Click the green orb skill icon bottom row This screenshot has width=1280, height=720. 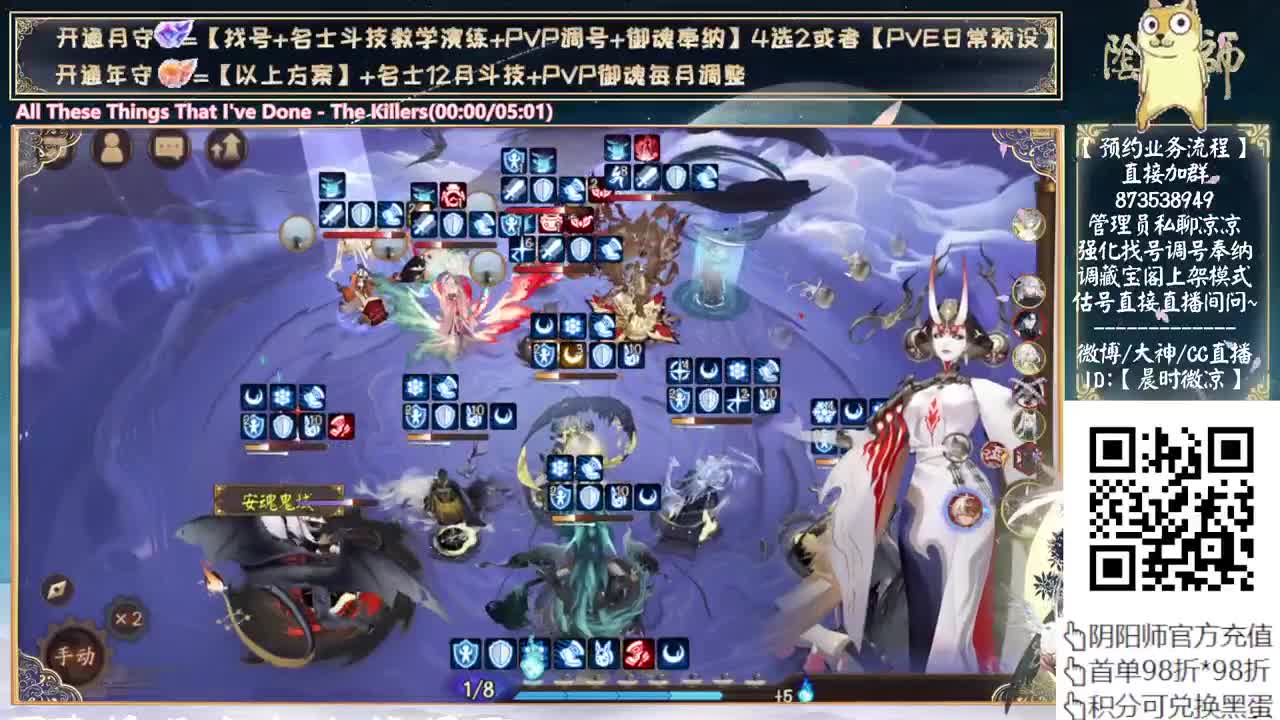pos(531,658)
